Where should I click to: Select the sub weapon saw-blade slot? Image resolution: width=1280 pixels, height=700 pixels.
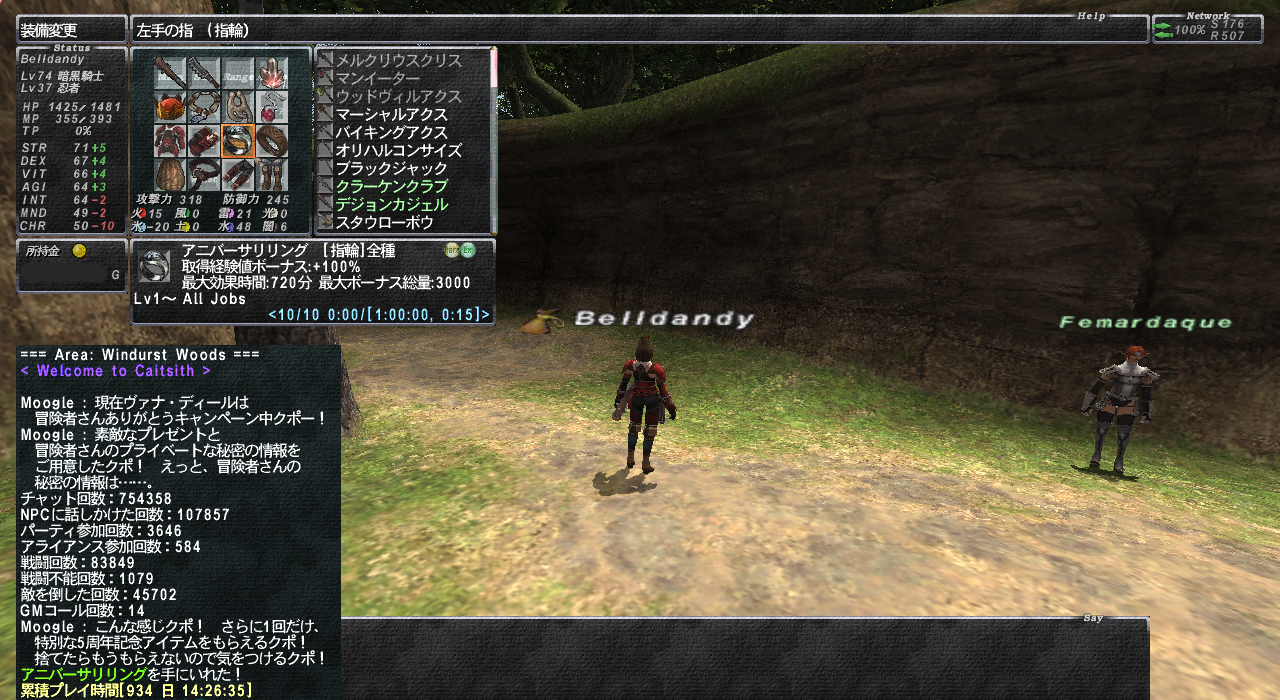tap(204, 73)
